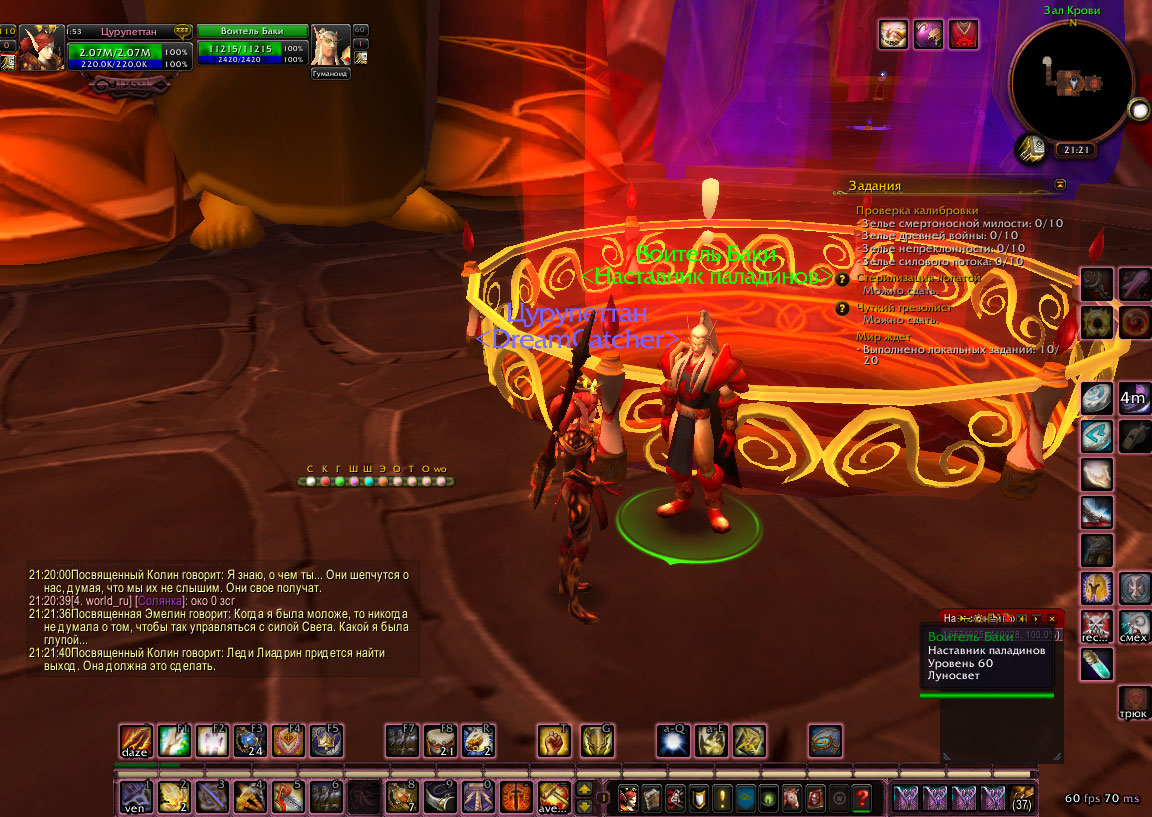The image size is (1152, 817).
Task: Activate the raised fist ability icon
Action: click(553, 740)
